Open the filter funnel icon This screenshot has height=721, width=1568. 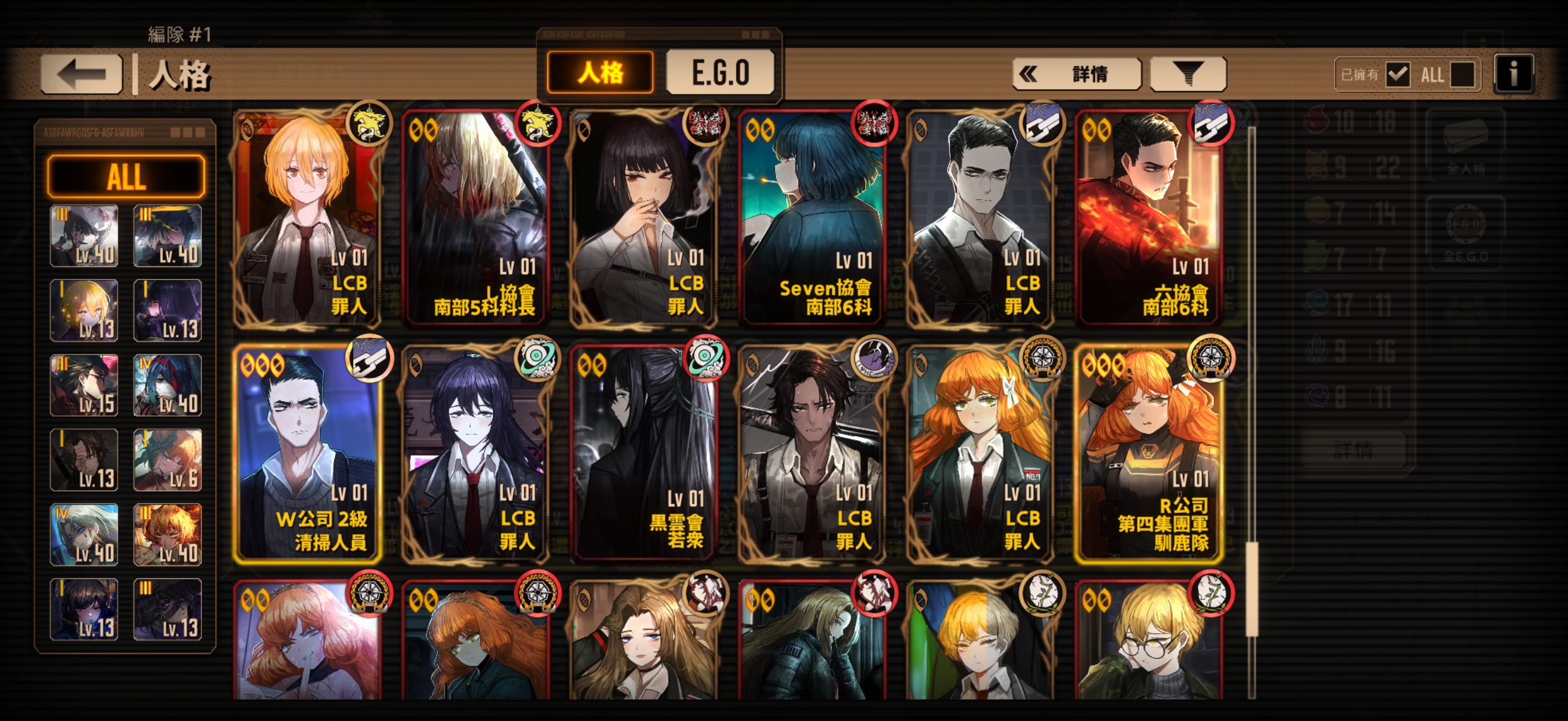point(1188,73)
